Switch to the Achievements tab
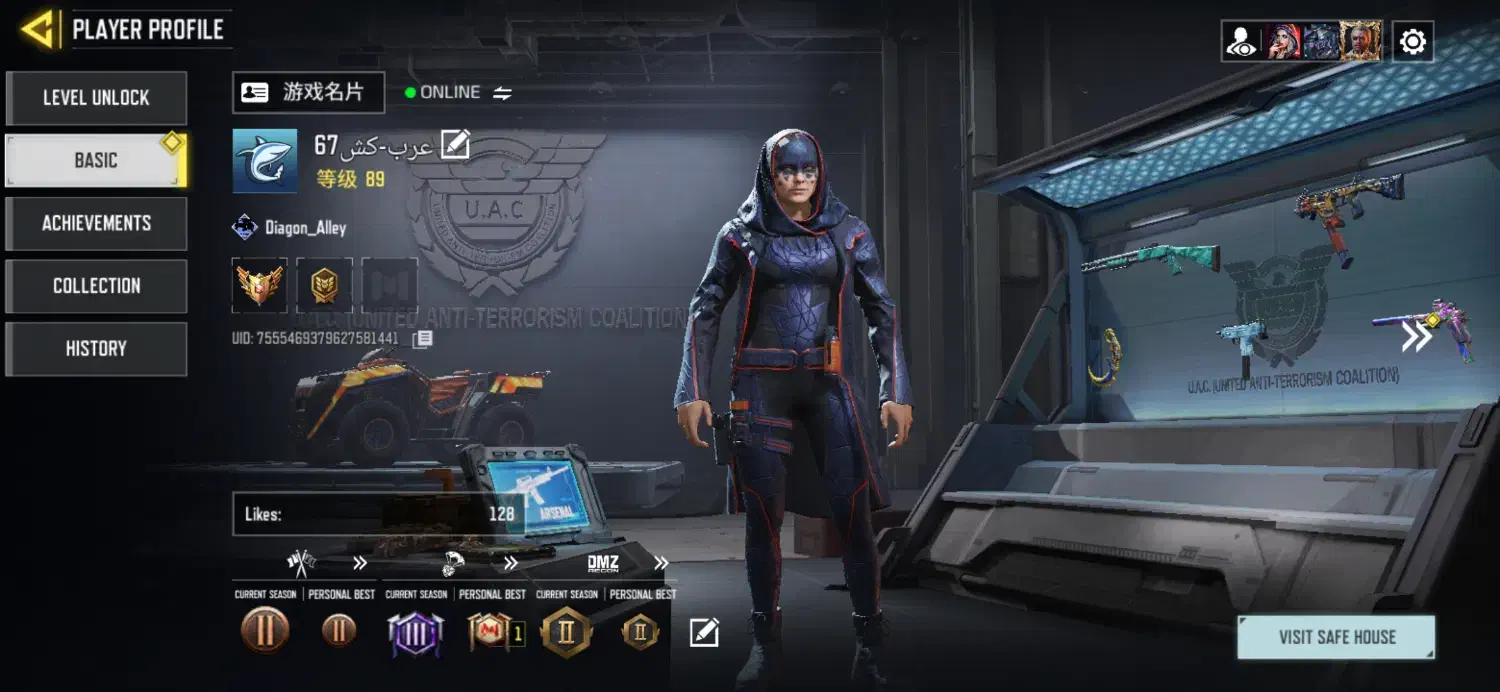 point(96,223)
